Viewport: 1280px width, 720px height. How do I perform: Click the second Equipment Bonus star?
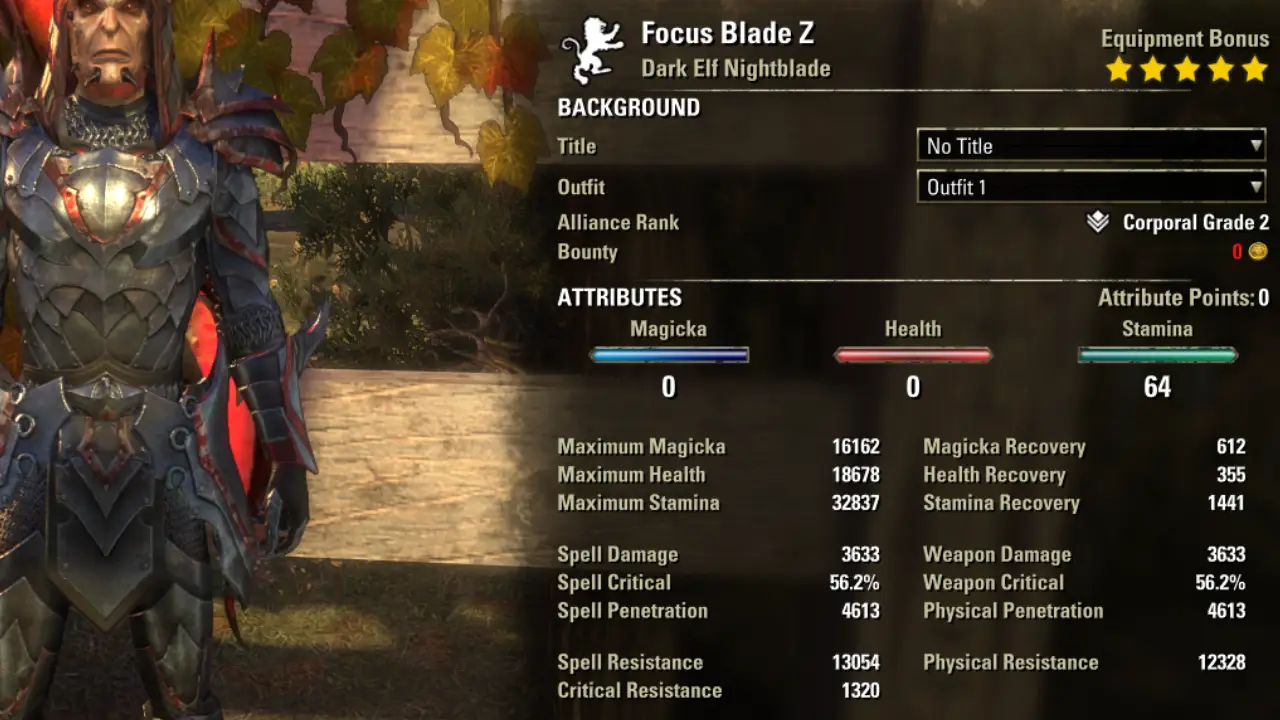tap(1152, 69)
